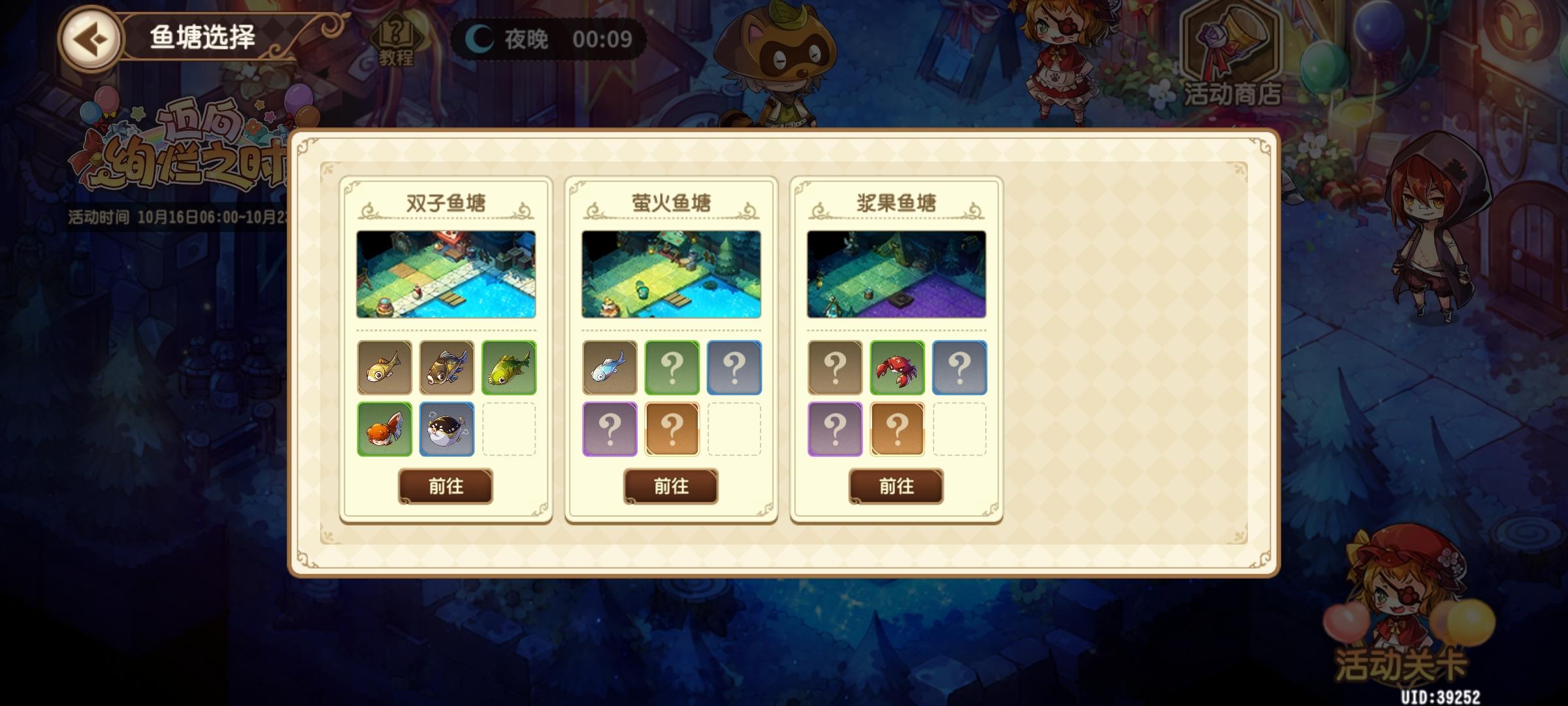Click the red crab icon in 浆果鱼塘
This screenshot has width=1568, height=706.
[x=896, y=367]
